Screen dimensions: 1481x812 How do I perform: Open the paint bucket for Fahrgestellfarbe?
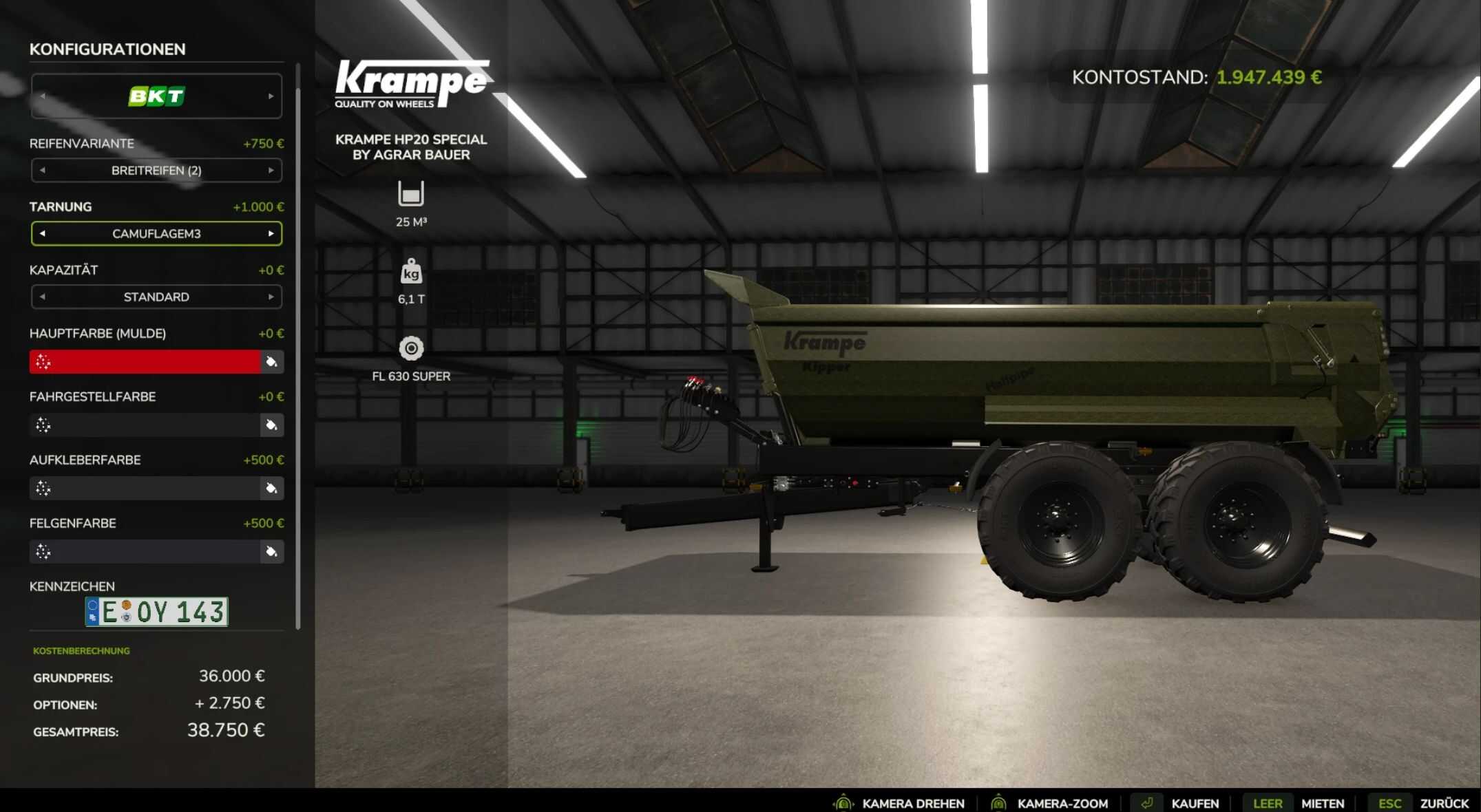click(x=271, y=425)
